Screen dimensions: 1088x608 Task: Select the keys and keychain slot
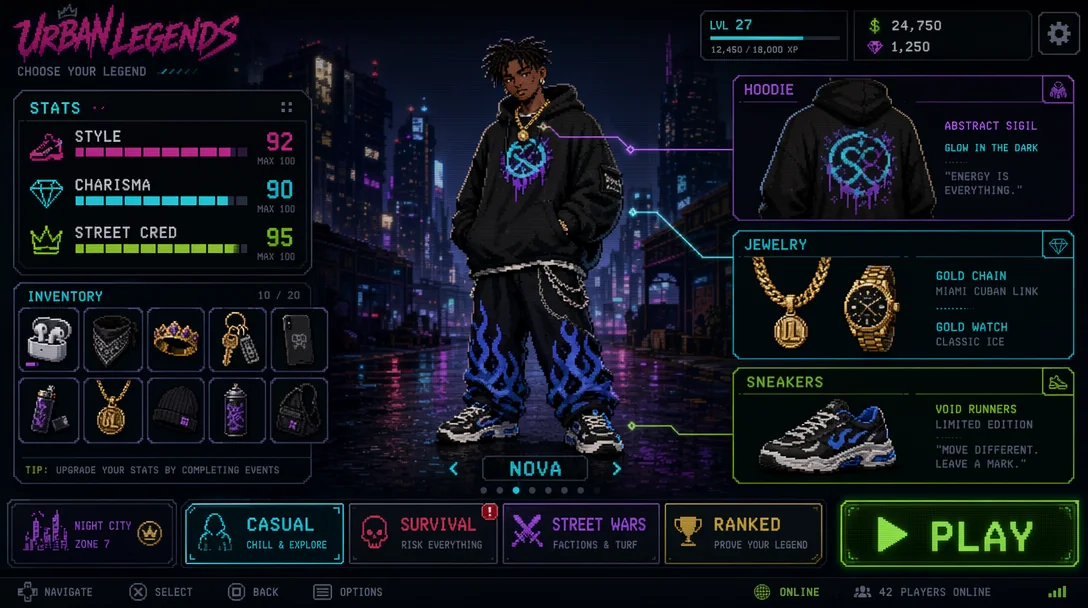click(x=238, y=340)
